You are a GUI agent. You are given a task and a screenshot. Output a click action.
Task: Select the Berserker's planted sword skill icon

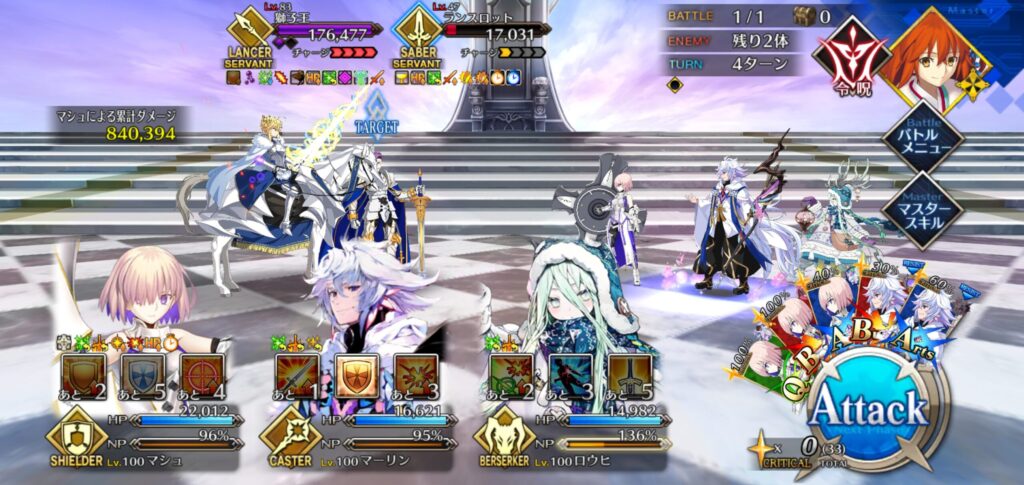tap(629, 376)
